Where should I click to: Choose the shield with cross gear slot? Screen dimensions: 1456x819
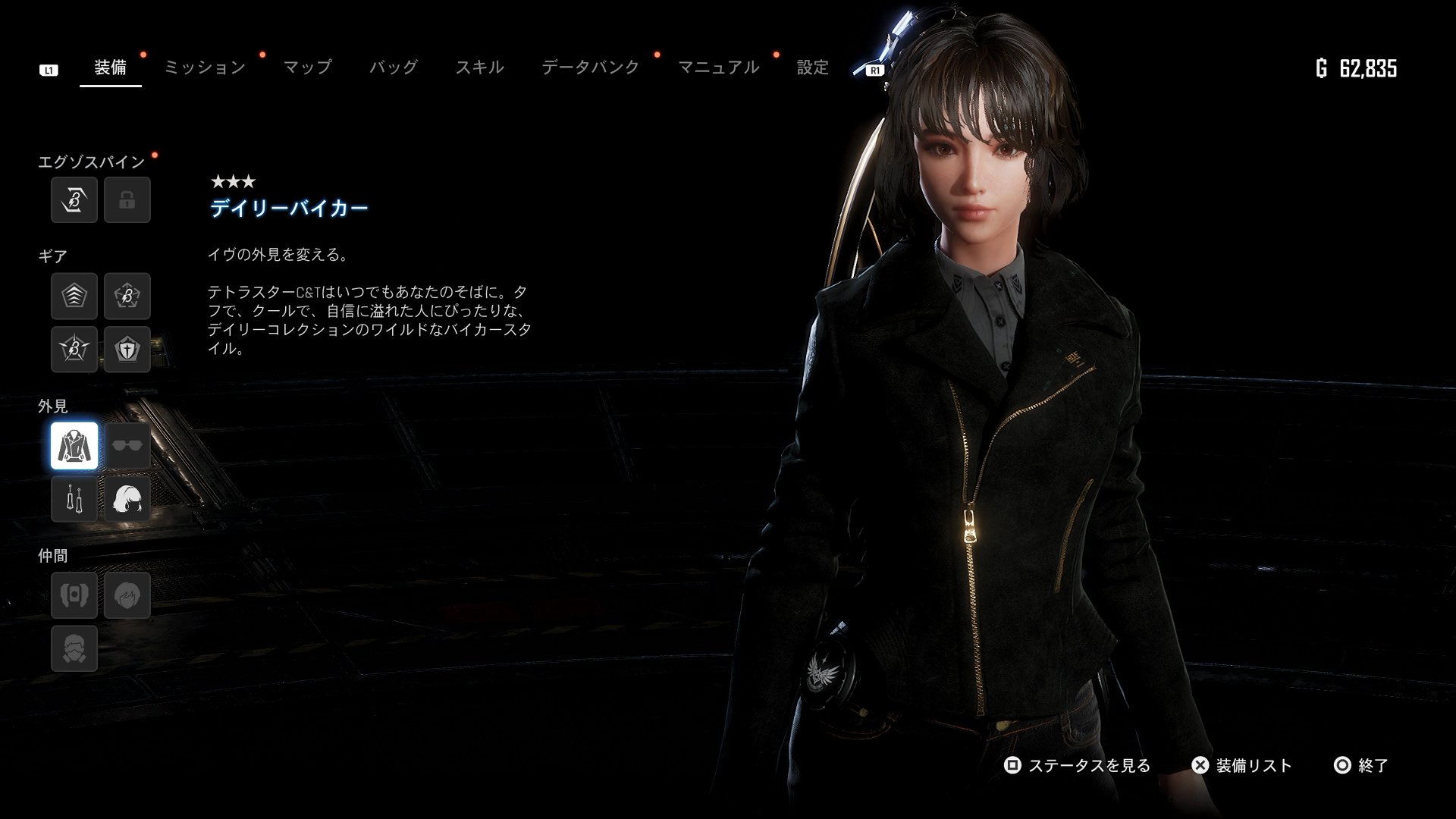click(x=127, y=349)
